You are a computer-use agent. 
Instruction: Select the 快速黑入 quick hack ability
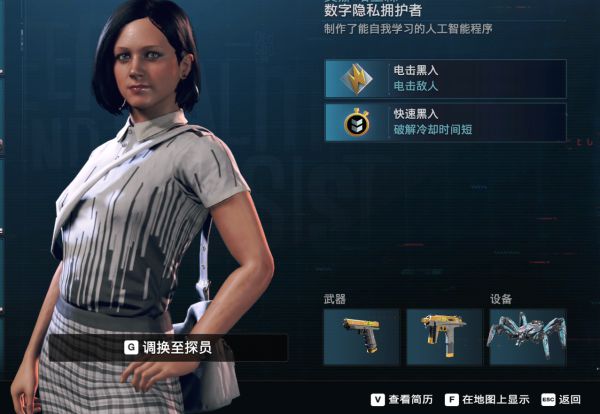pyautogui.click(x=445, y=122)
